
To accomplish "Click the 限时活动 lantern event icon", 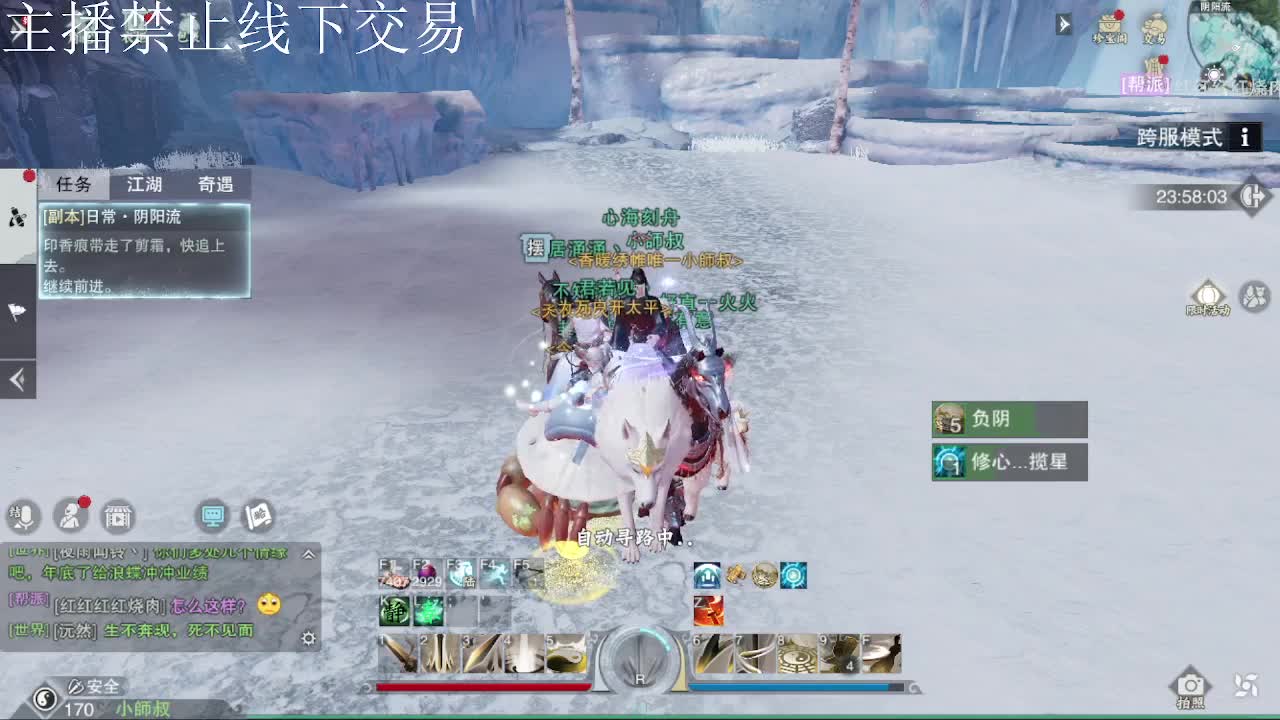I will pyautogui.click(x=1208, y=294).
